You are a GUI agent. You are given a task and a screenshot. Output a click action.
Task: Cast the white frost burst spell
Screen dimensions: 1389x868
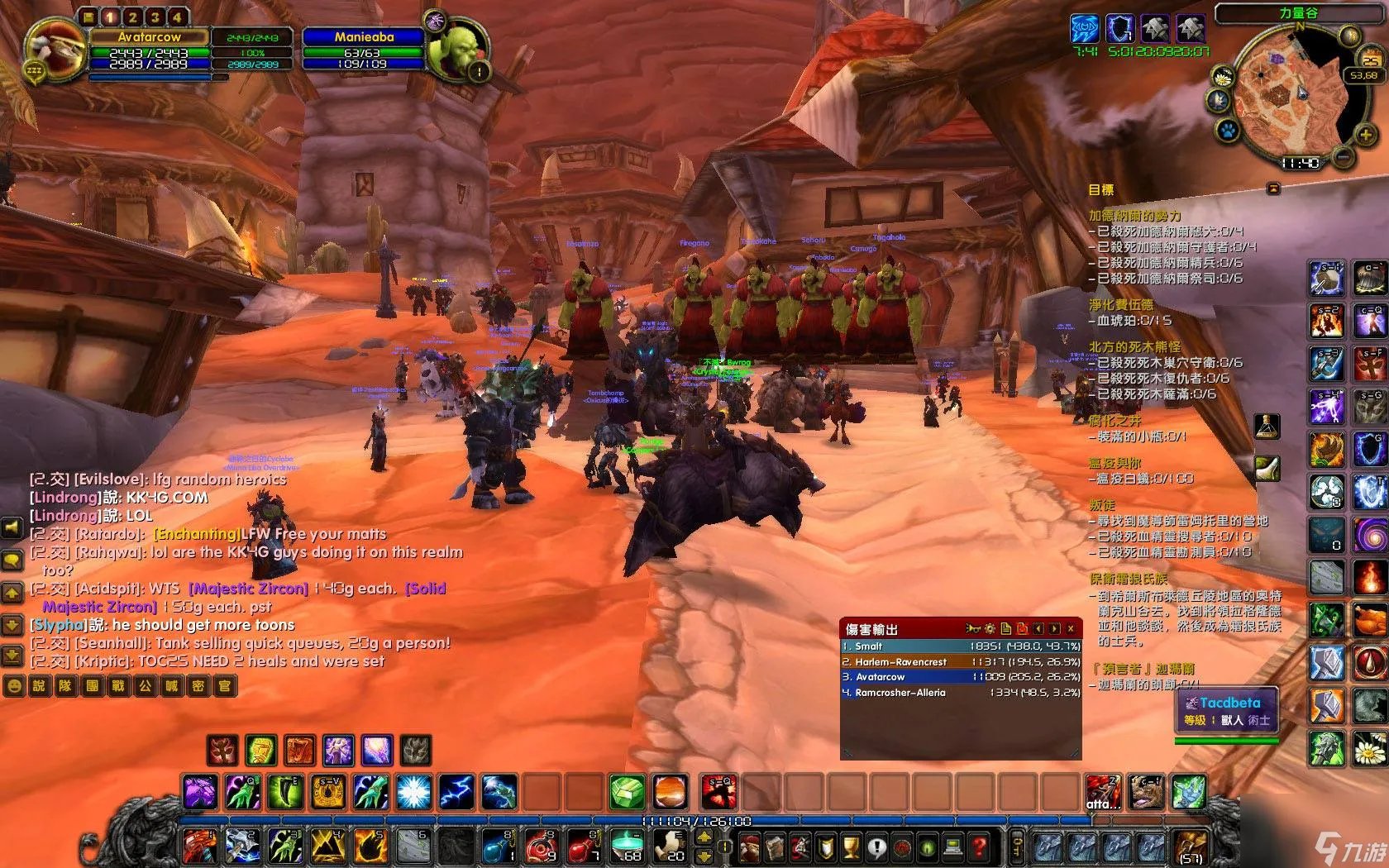(x=413, y=792)
